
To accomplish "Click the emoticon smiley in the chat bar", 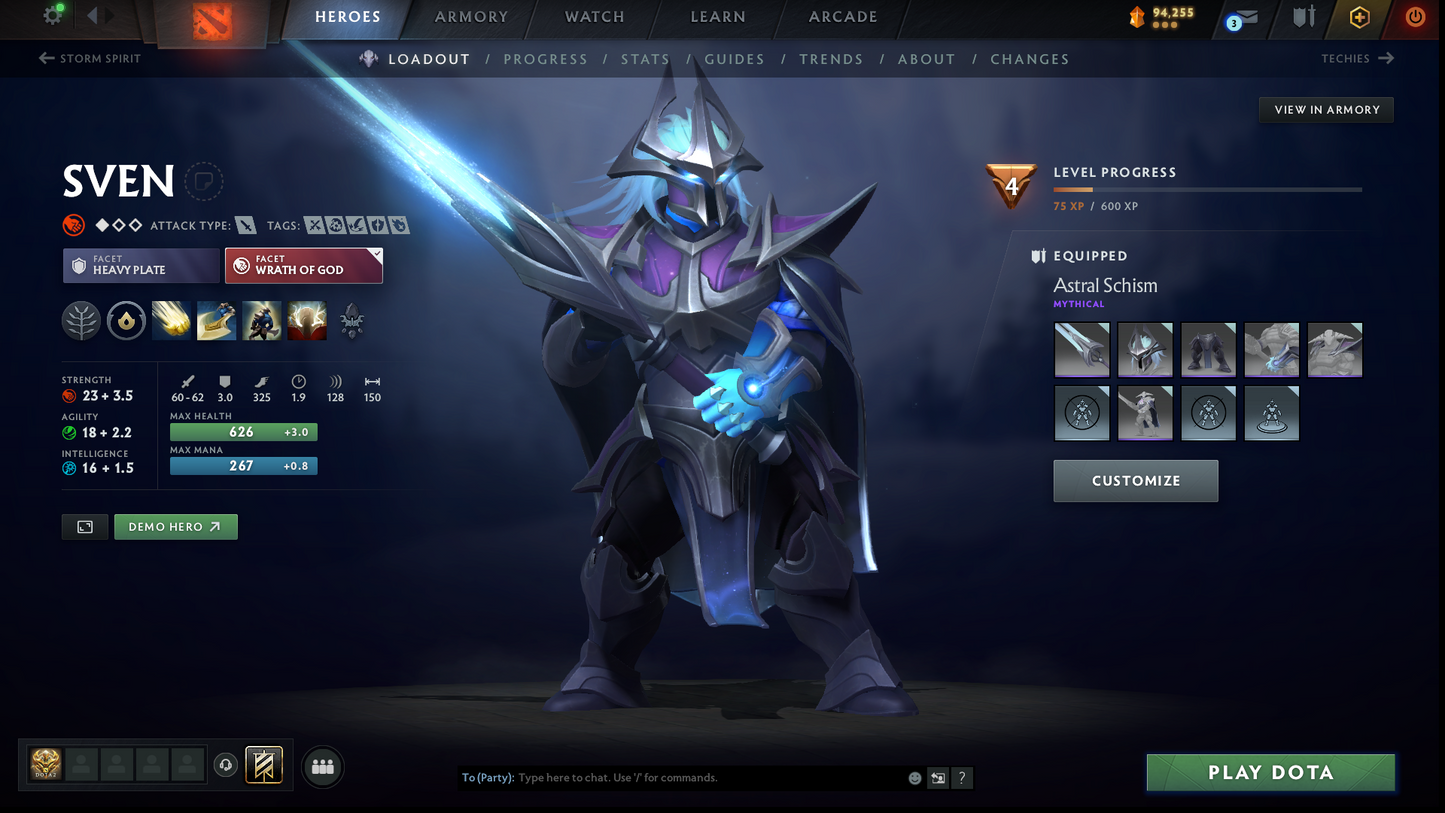I will coord(913,777).
